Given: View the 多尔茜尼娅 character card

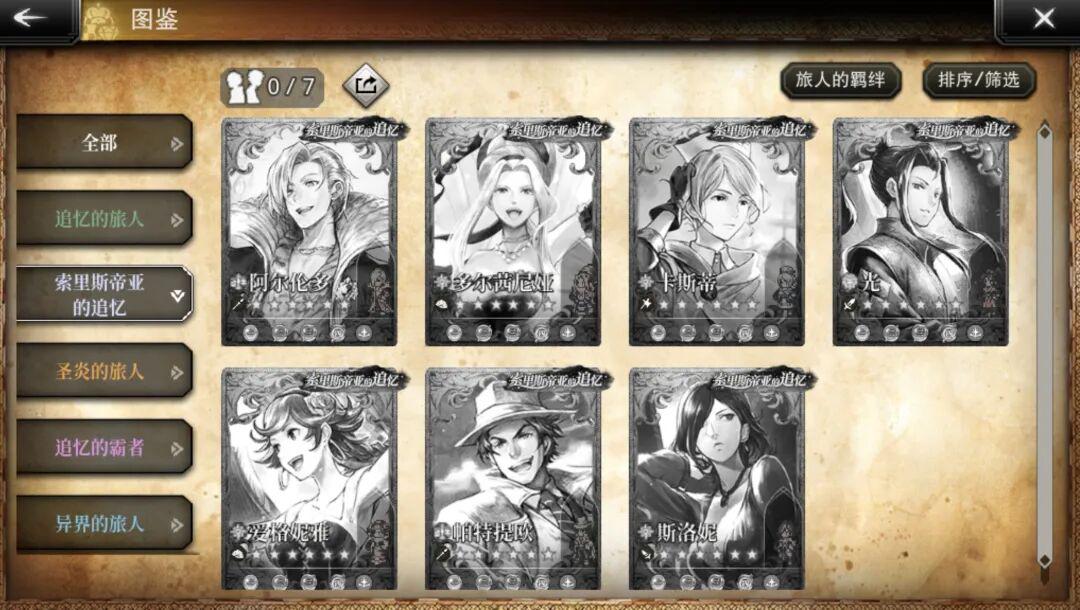Looking at the screenshot, I should (513, 232).
